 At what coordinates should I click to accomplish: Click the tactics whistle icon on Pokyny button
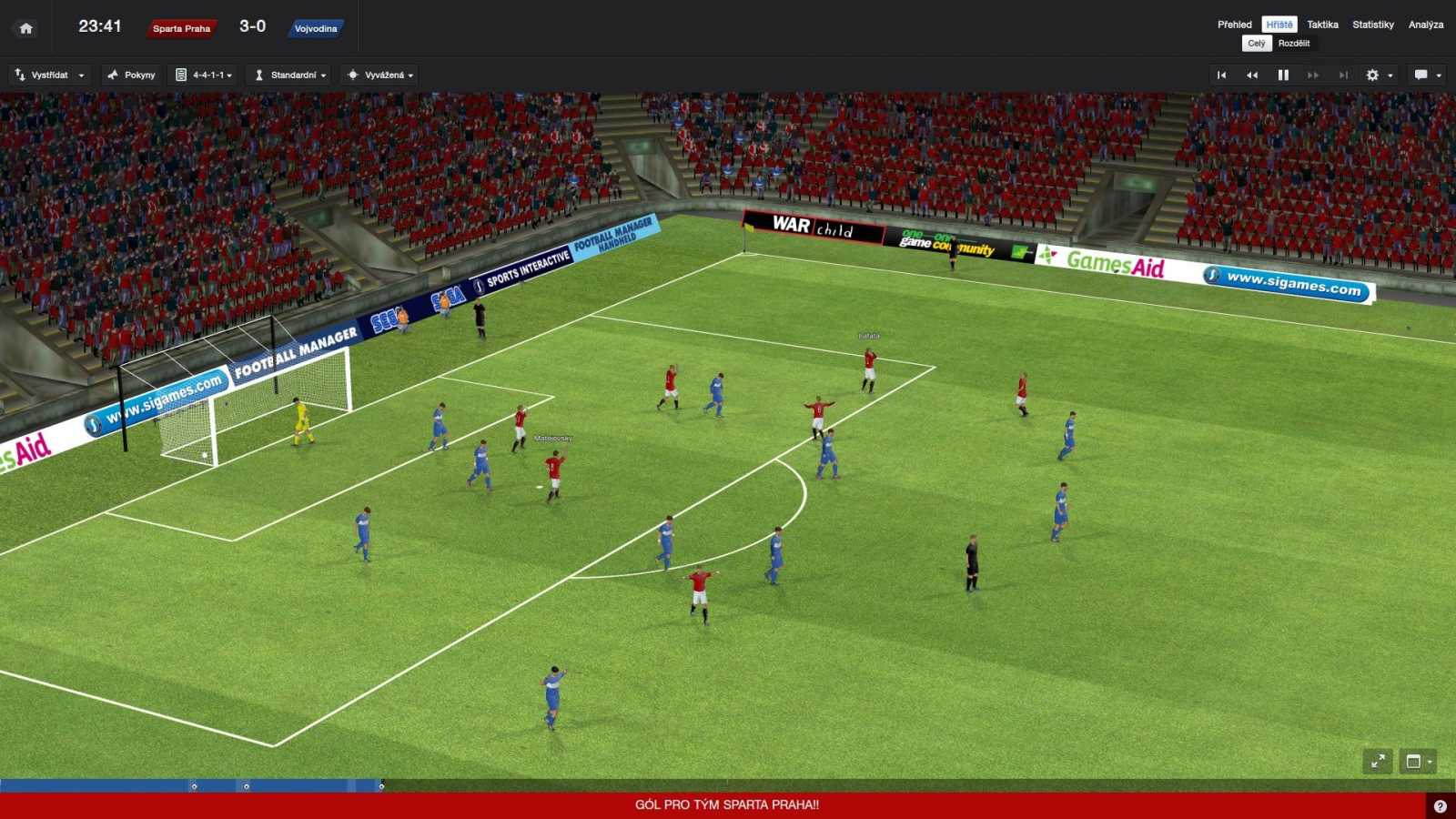pyautogui.click(x=113, y=75)
